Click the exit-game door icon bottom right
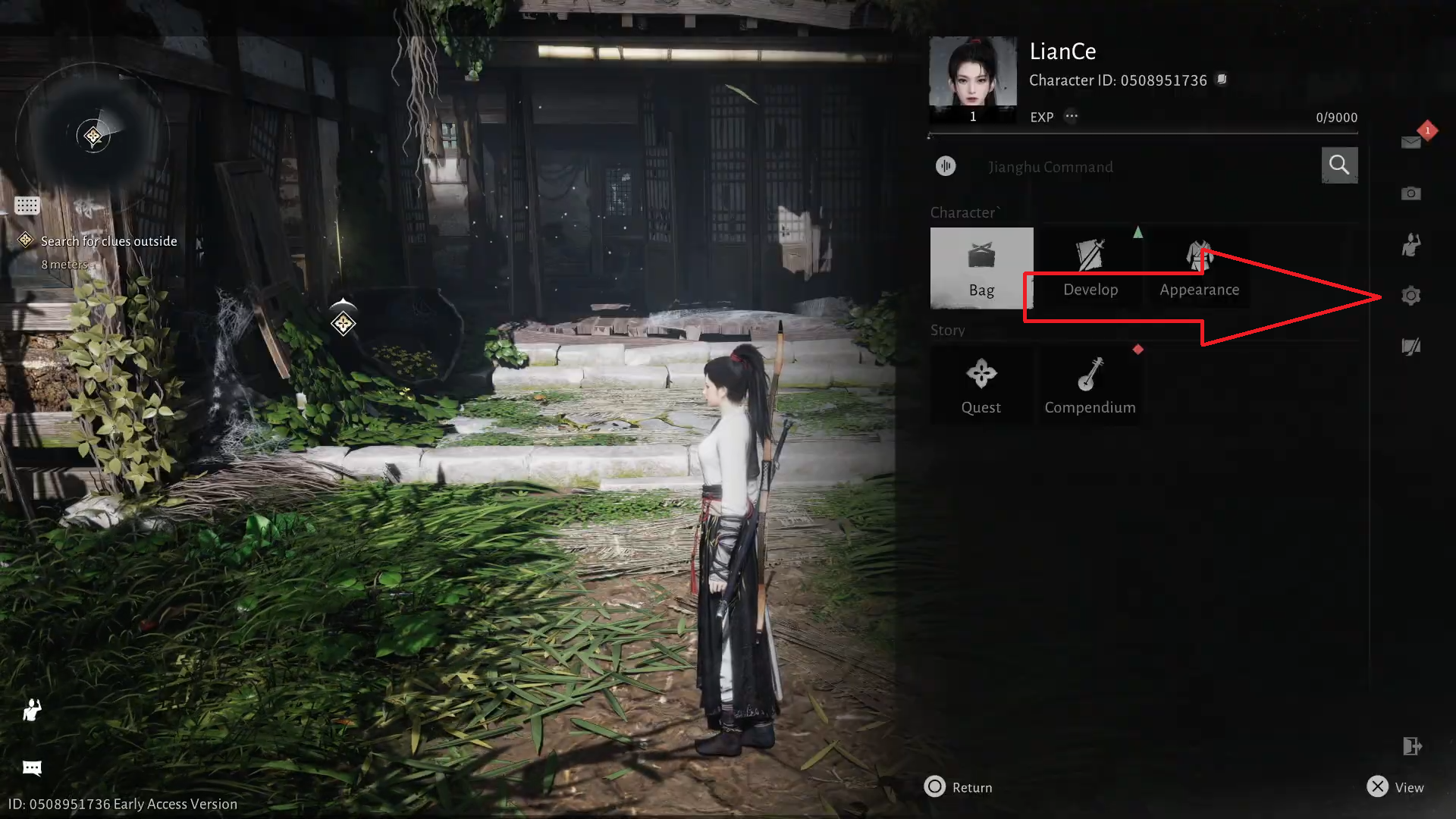 tap(1412, 747)
